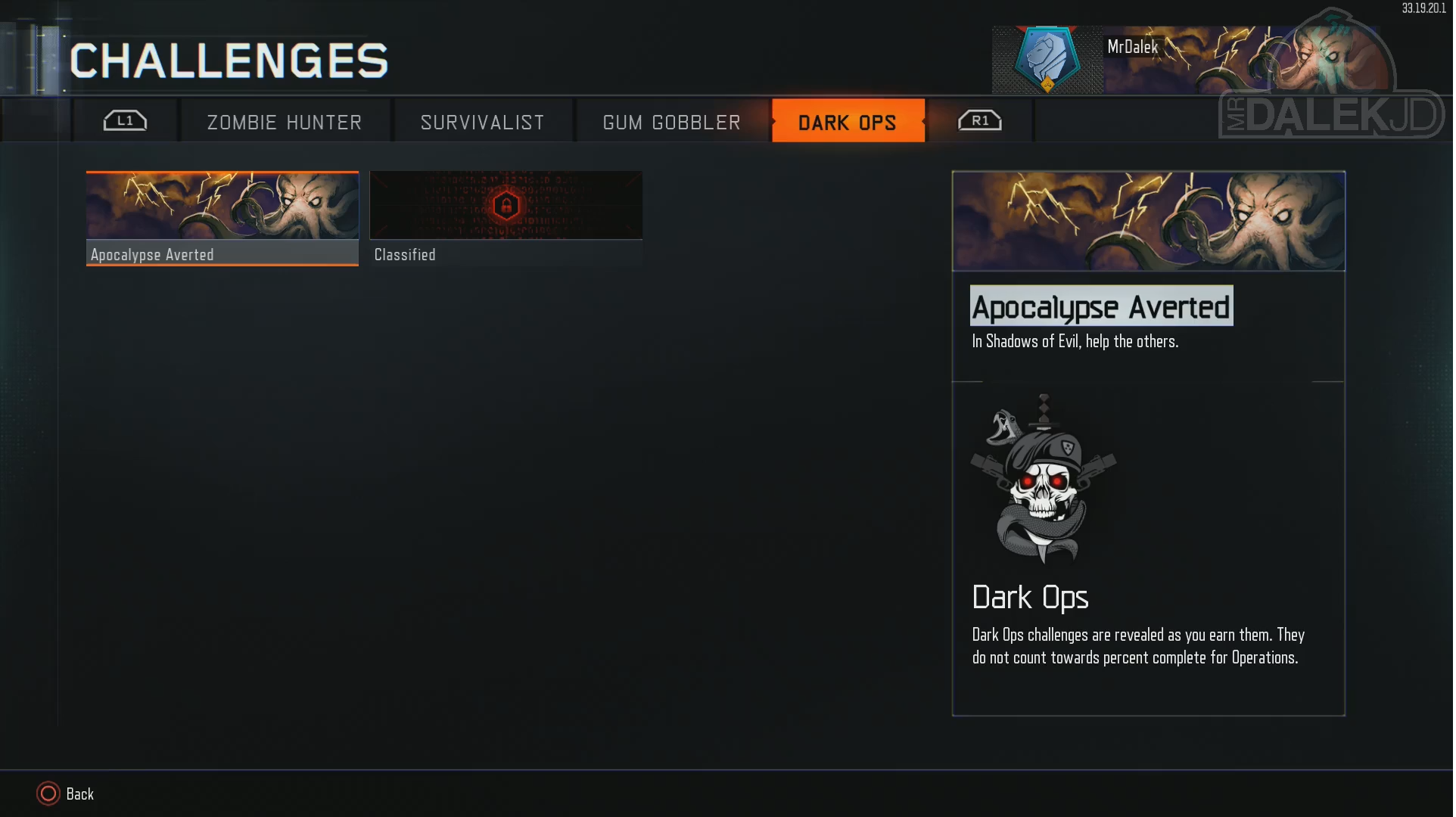This screenshot has width=1456, height=817.
Task: Click the red Back circle icon
Action: [x=47, y=794]
